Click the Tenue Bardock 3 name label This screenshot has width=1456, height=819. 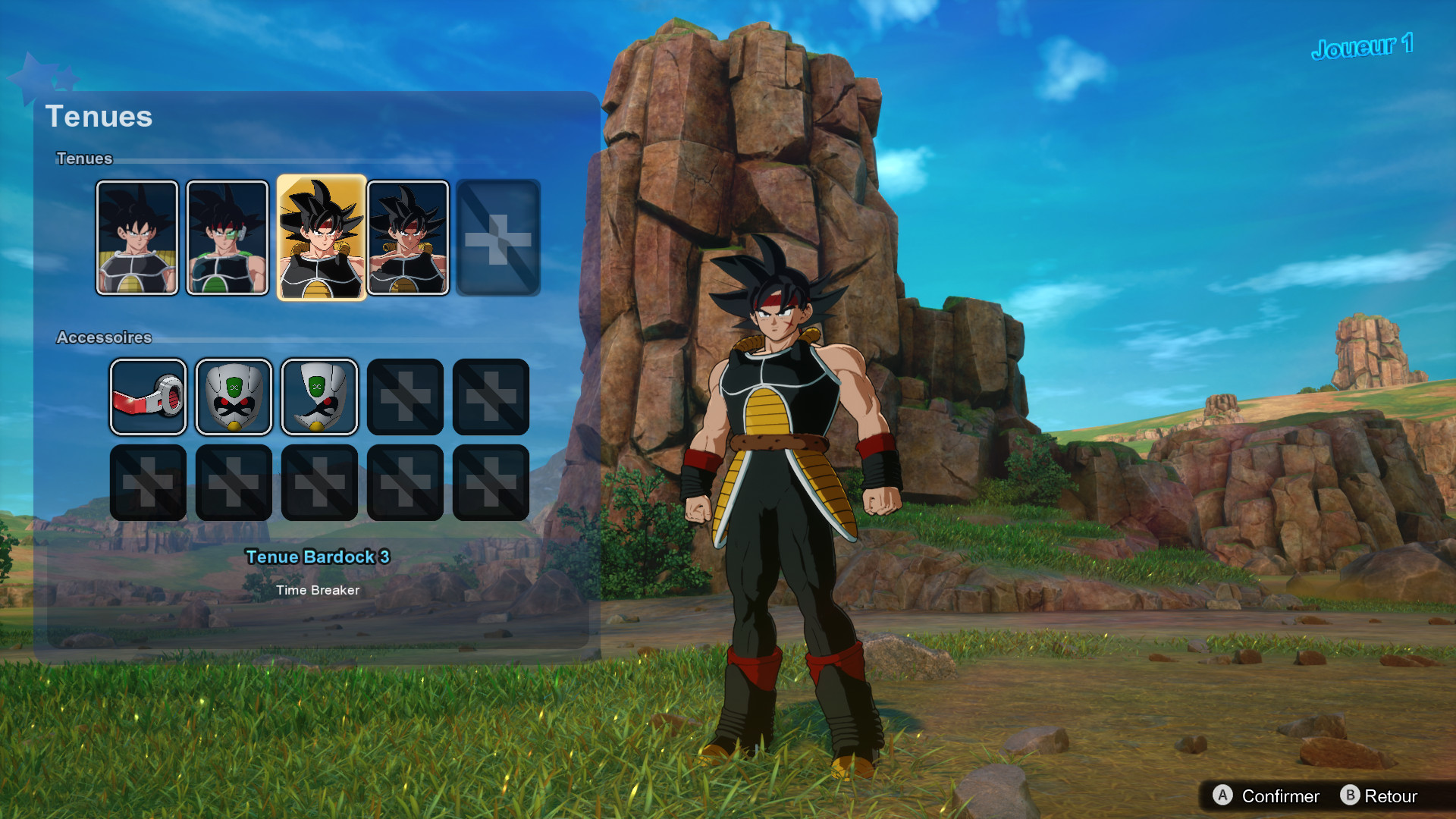pyautogui.click(x=318, y=557)
